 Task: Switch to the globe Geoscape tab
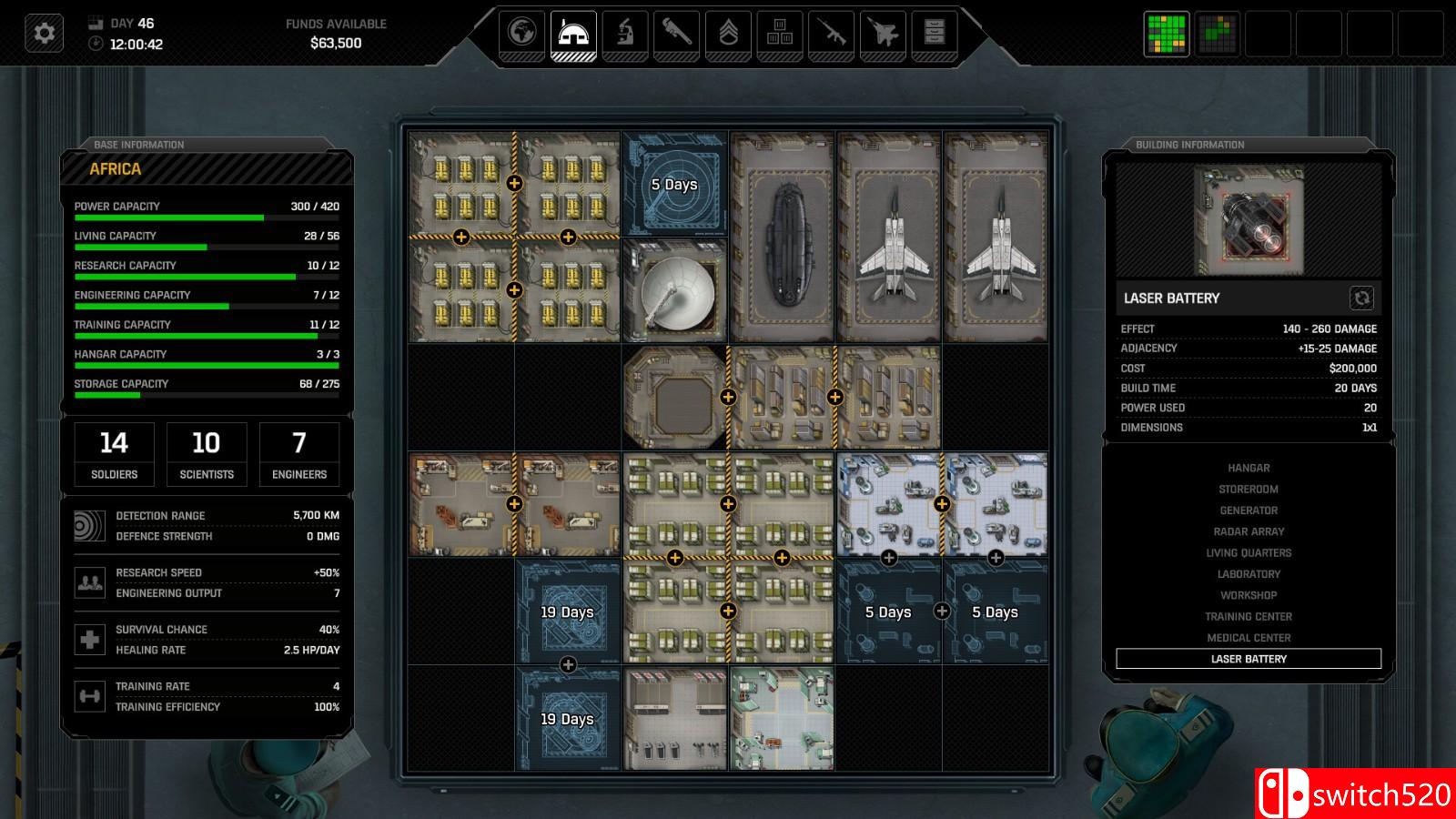(x=521, y=34)
